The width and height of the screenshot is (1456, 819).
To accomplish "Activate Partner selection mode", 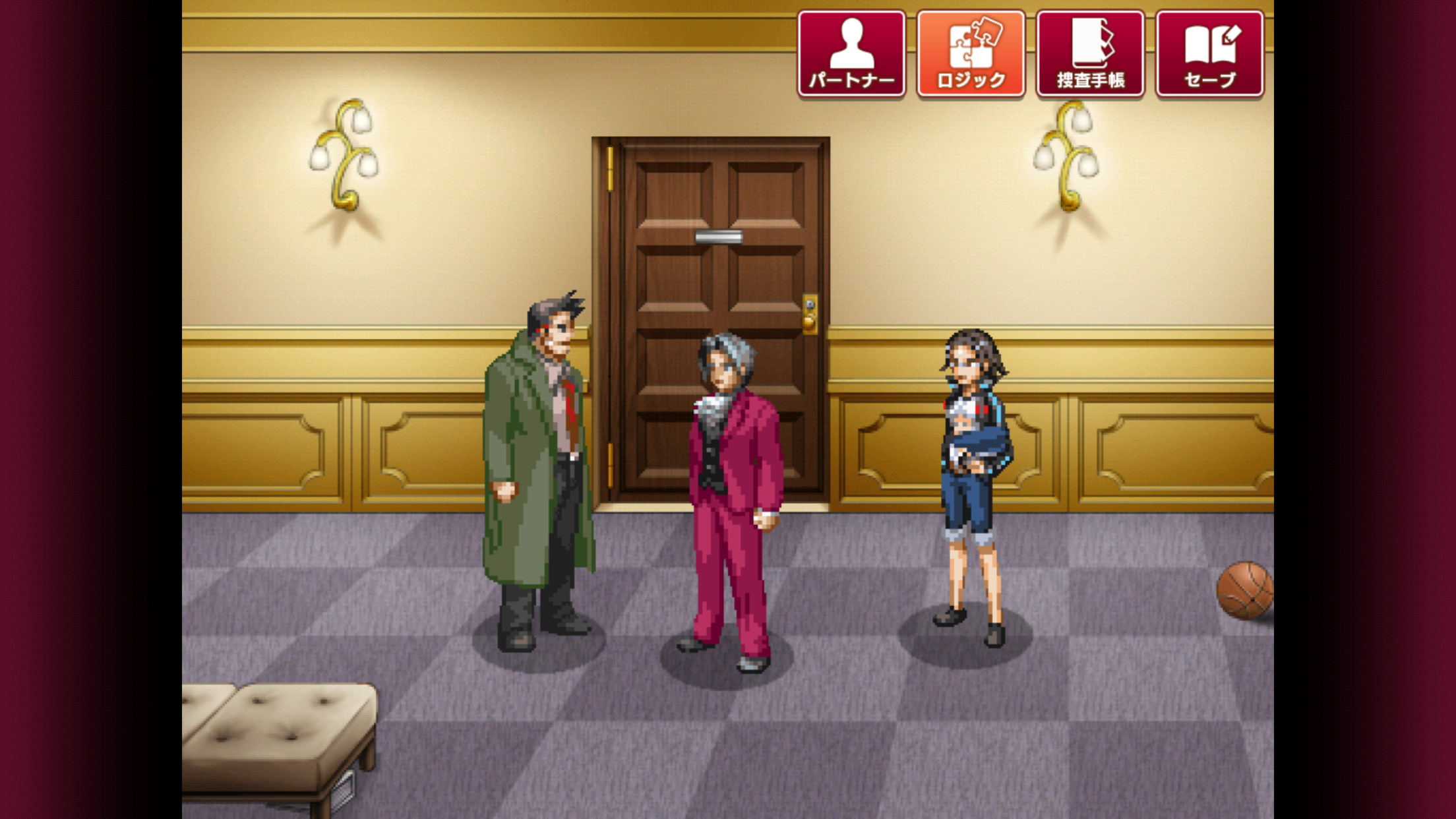I will [851, 53].
